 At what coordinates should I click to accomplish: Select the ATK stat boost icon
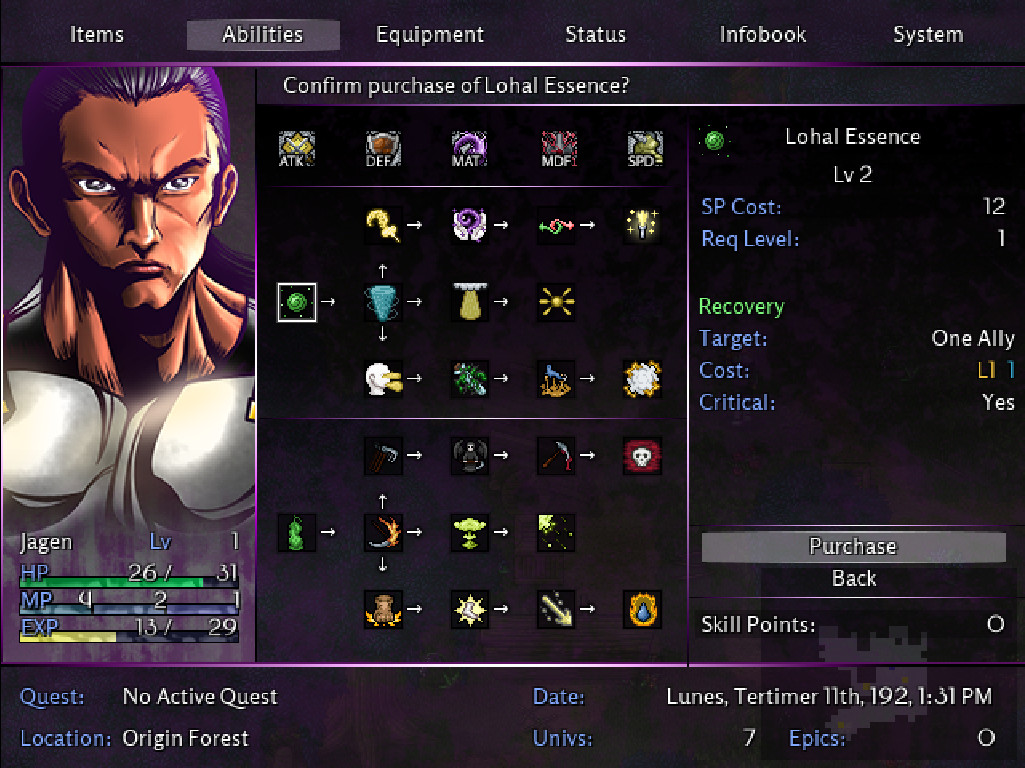coord(297,150)
